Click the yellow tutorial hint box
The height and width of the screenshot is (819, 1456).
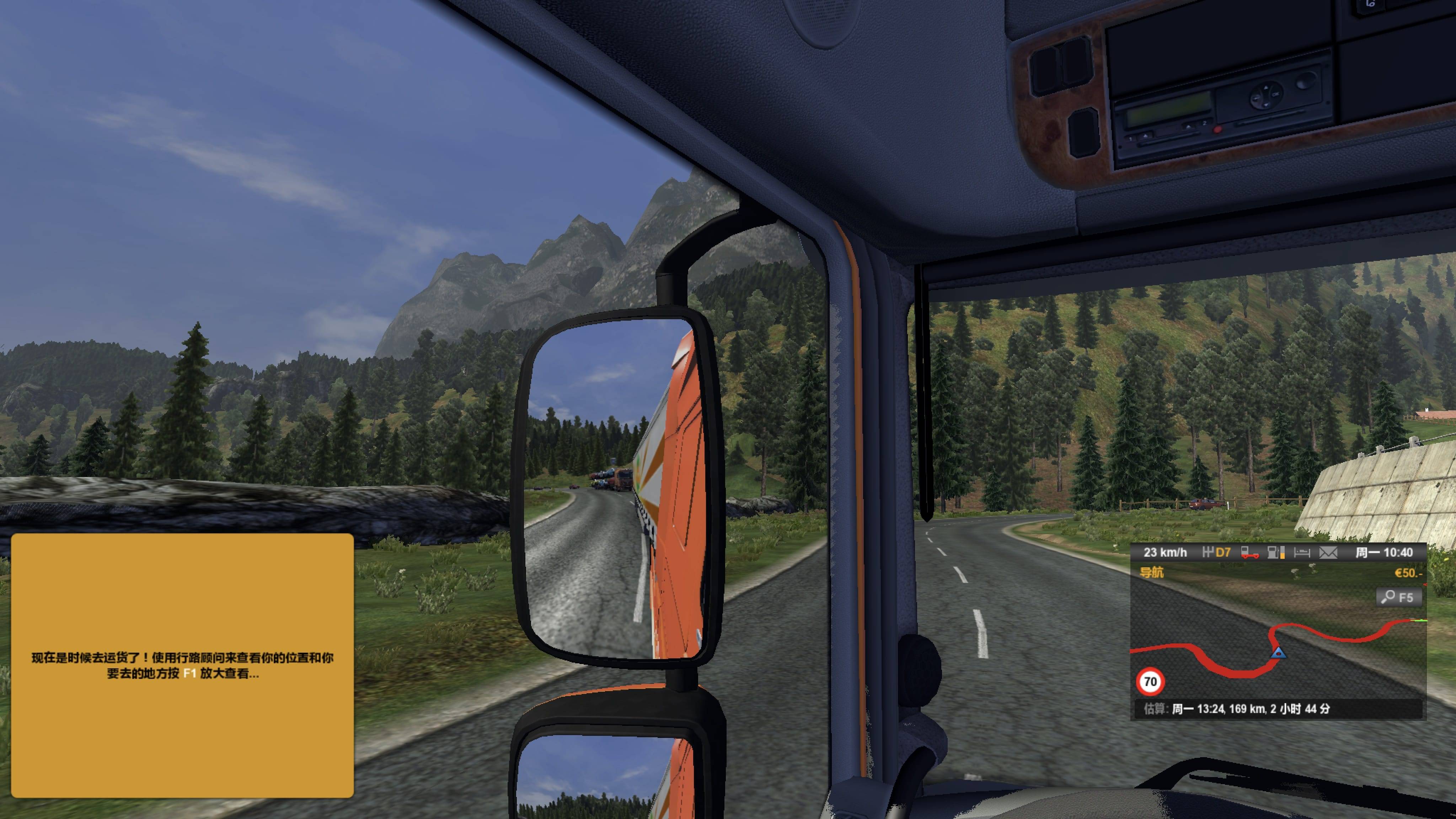coord(182,665)
